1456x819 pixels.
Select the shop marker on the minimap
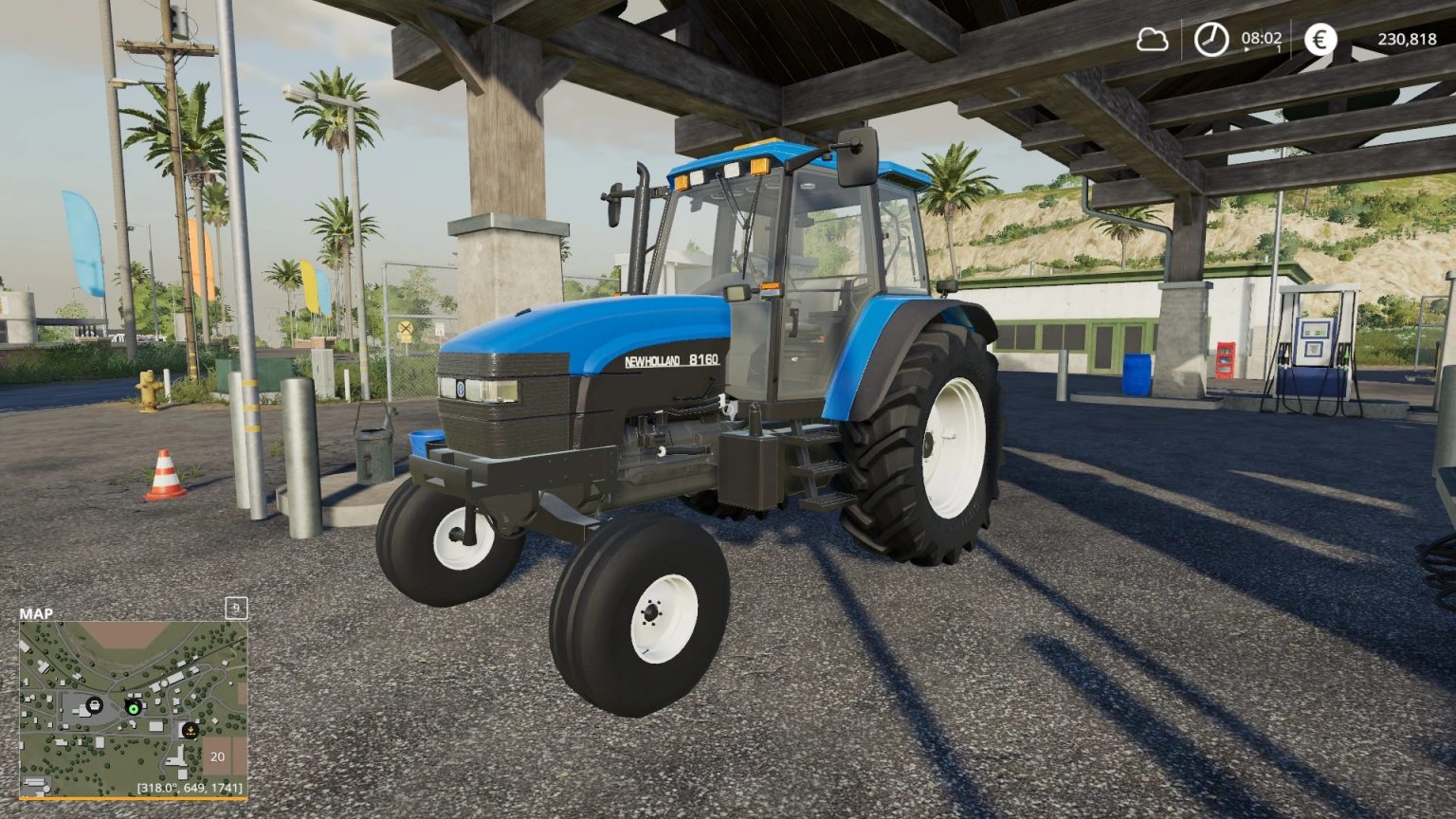click(95, 705)
